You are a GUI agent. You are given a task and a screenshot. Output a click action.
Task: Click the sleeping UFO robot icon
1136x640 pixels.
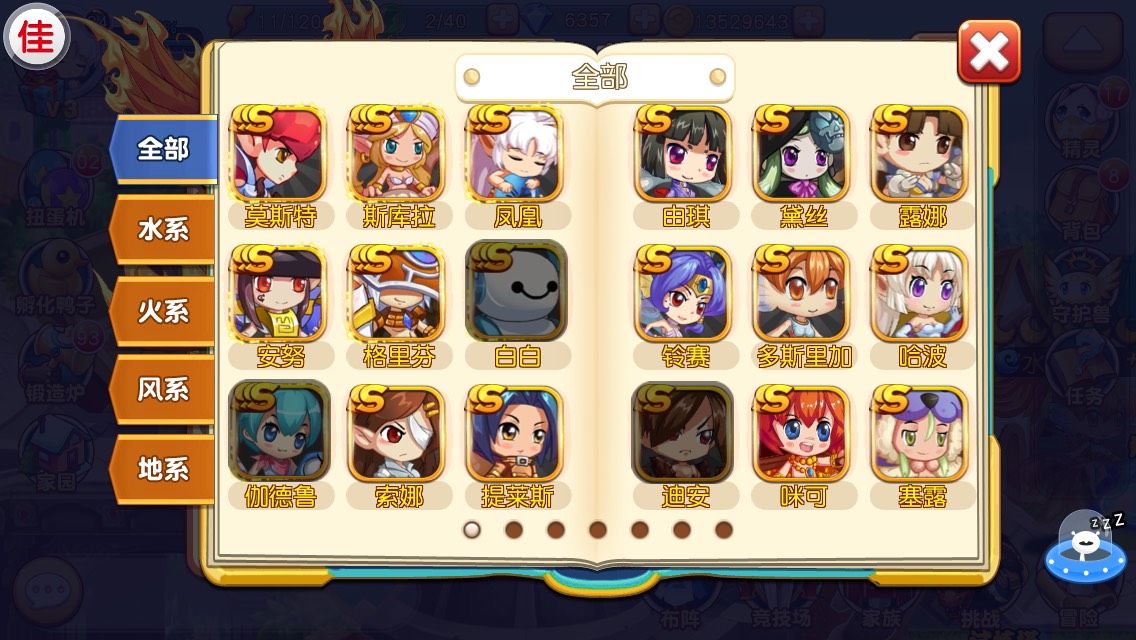tap(1084, 548)
